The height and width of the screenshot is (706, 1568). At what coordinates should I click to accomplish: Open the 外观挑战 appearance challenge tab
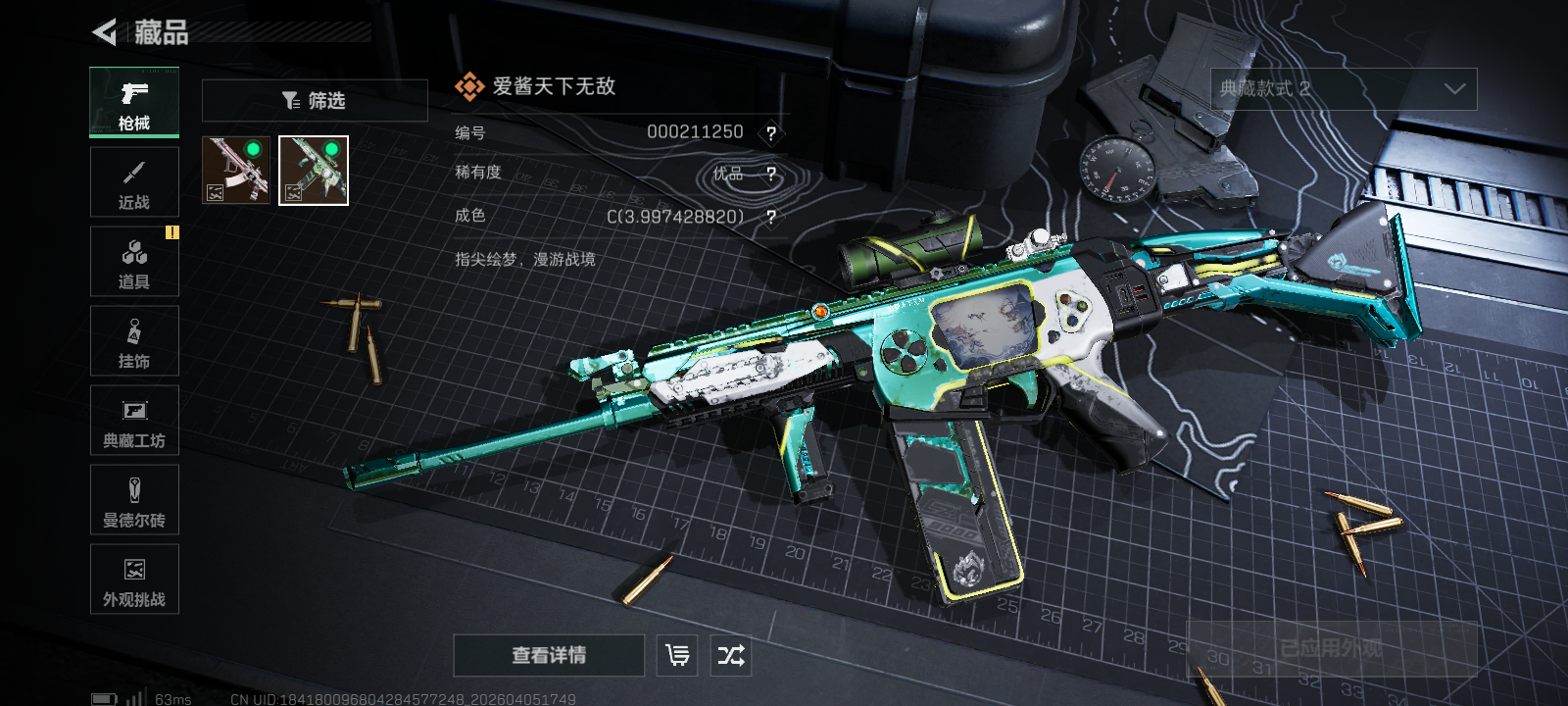coord(134,580)
